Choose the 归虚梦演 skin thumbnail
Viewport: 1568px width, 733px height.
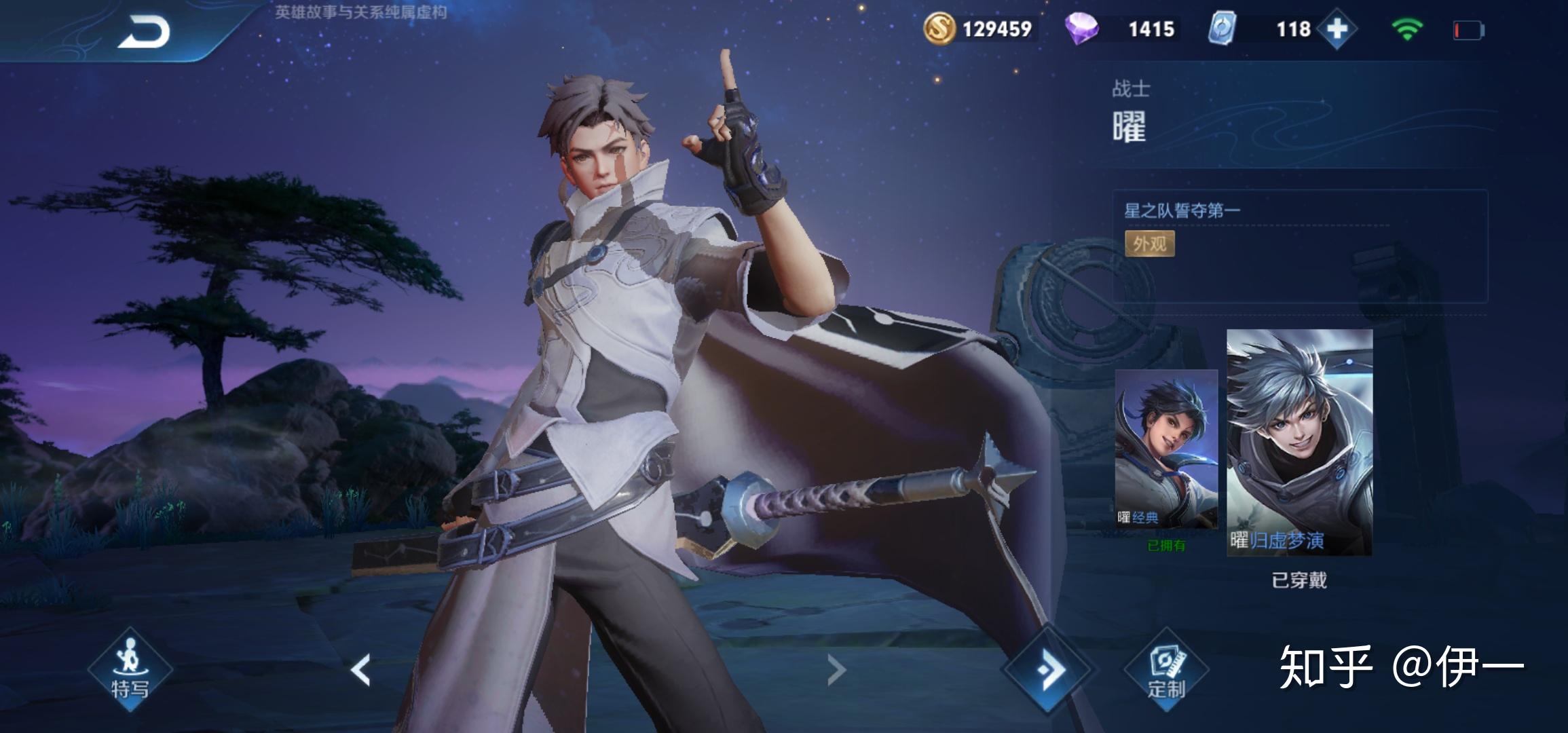1299,443
